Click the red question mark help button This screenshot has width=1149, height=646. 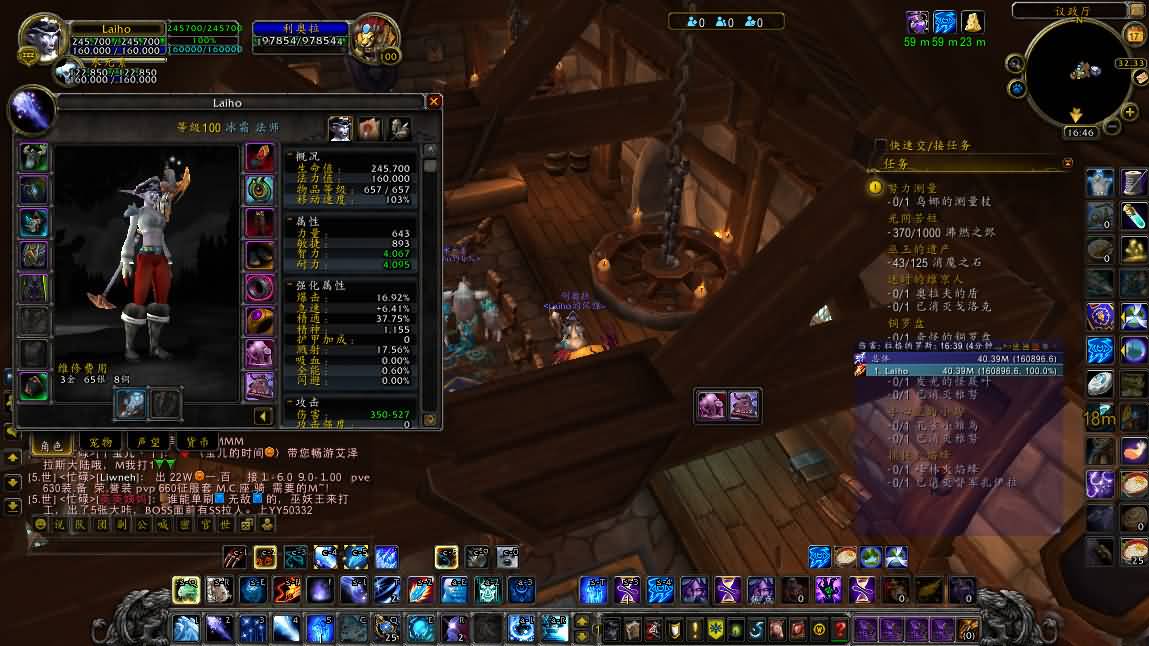(x=839, y=629)
